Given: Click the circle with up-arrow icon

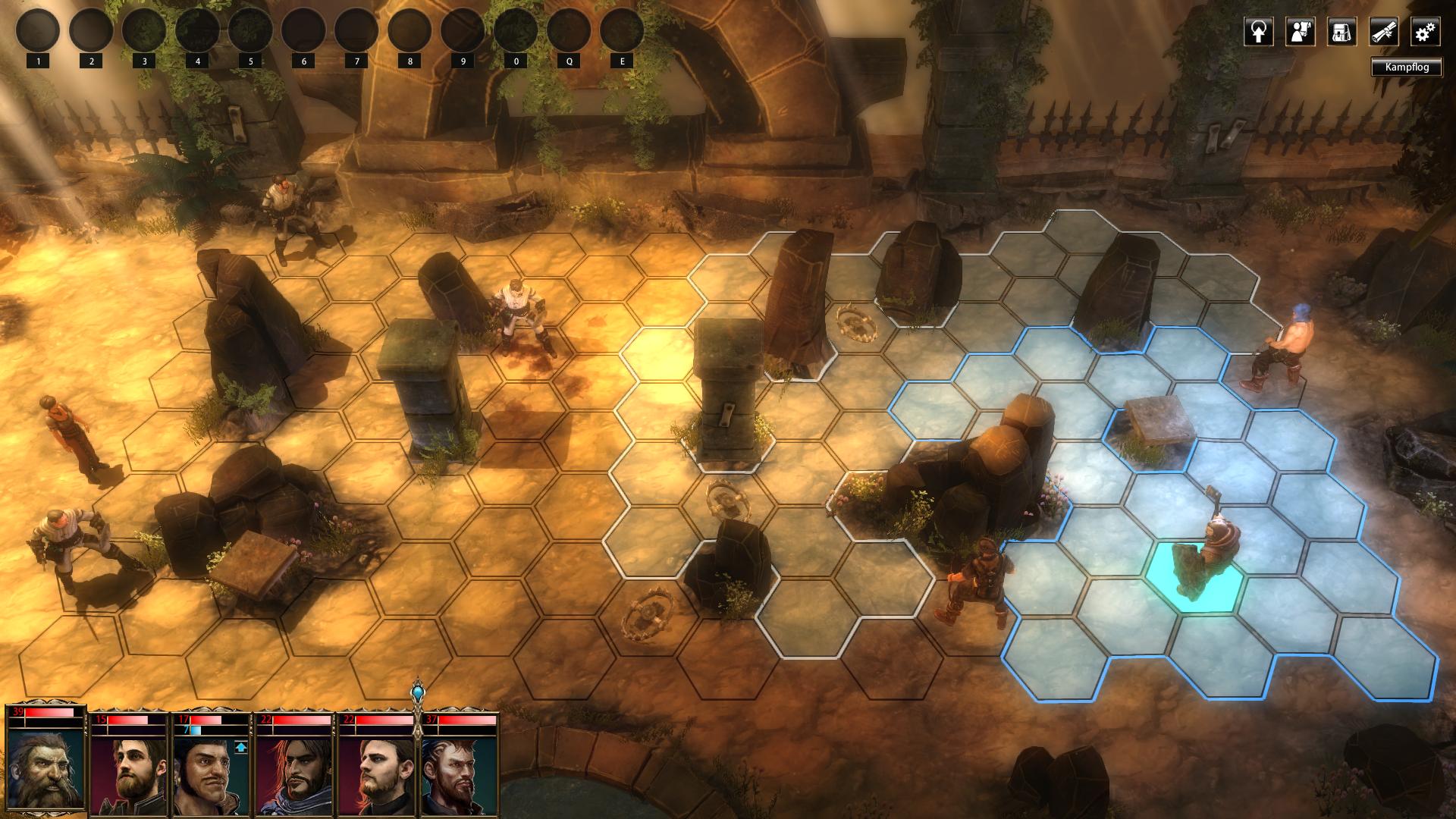Looking at the screenshot, I should coord(1258,32).
